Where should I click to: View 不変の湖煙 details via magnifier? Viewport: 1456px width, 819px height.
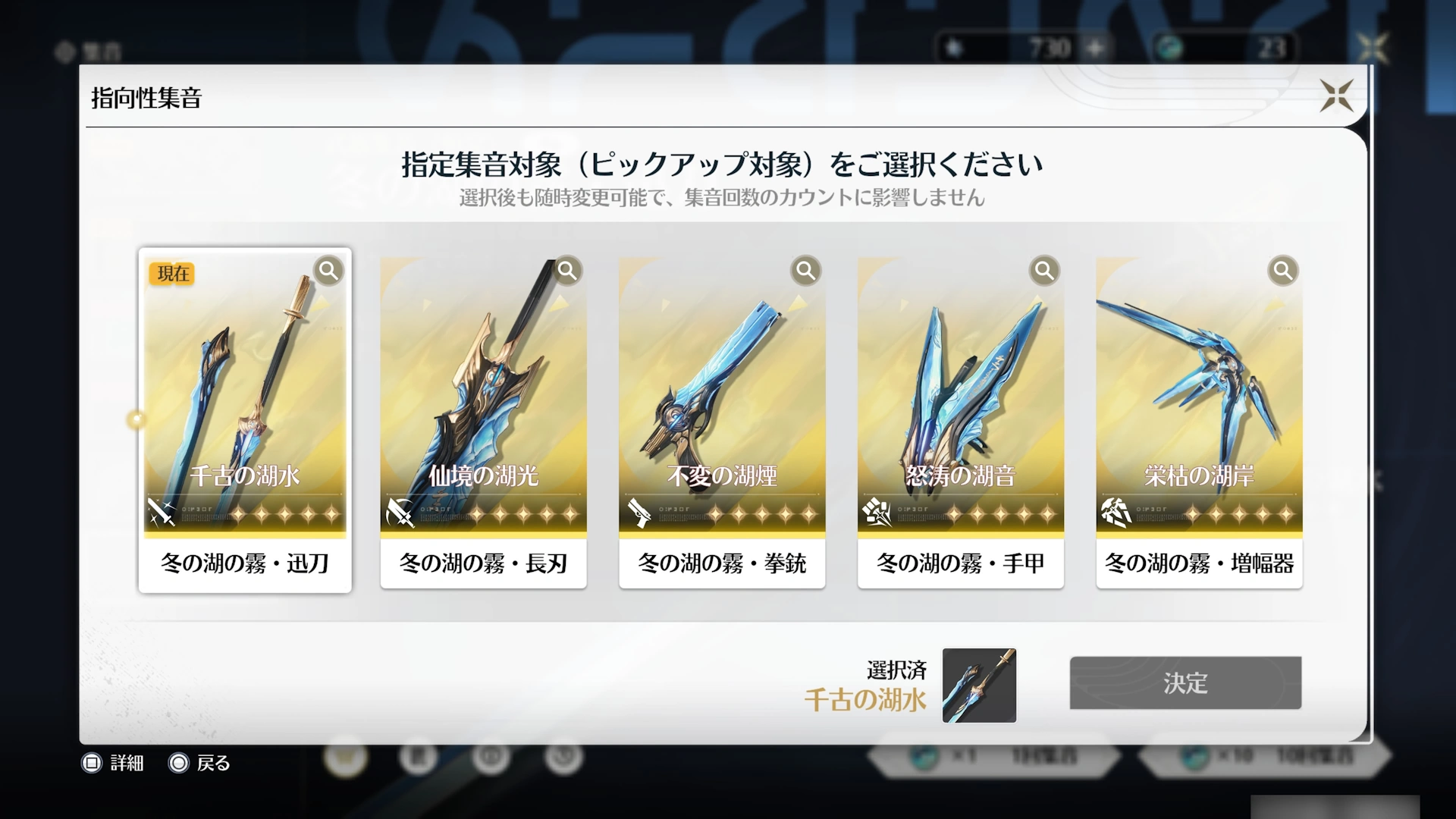(805, 271)
